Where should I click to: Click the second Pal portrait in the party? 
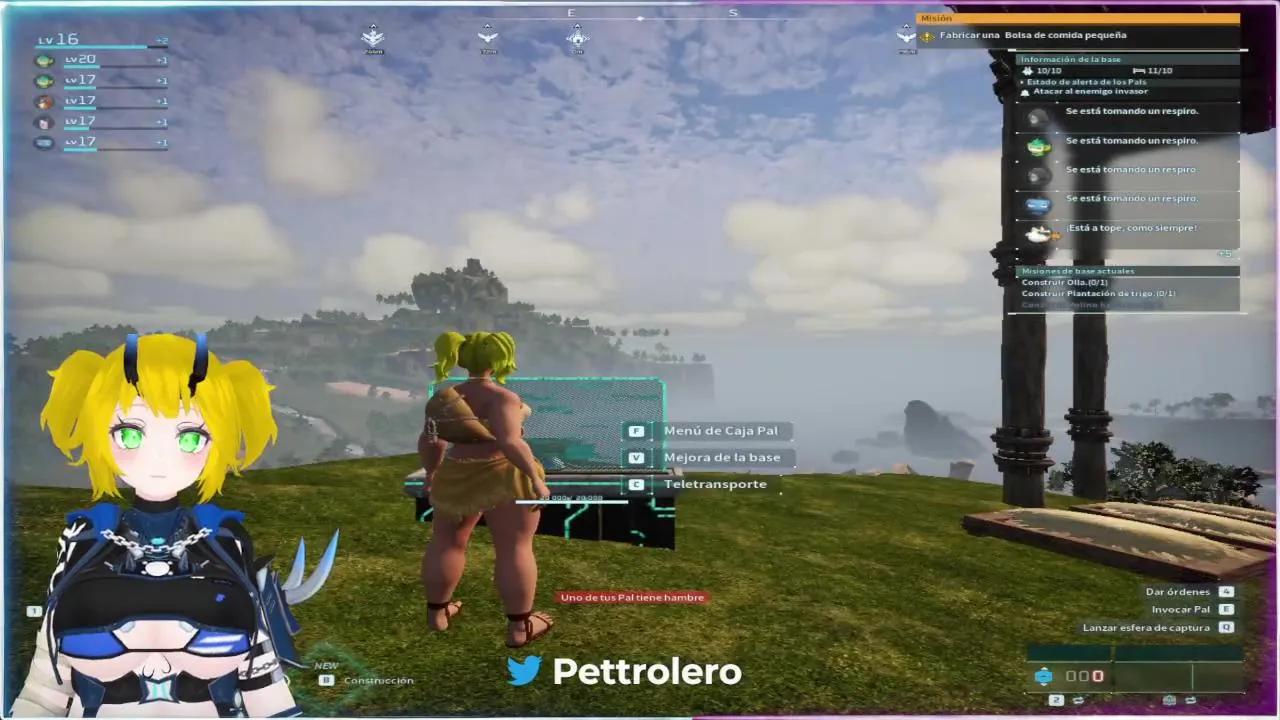(44, 80)
